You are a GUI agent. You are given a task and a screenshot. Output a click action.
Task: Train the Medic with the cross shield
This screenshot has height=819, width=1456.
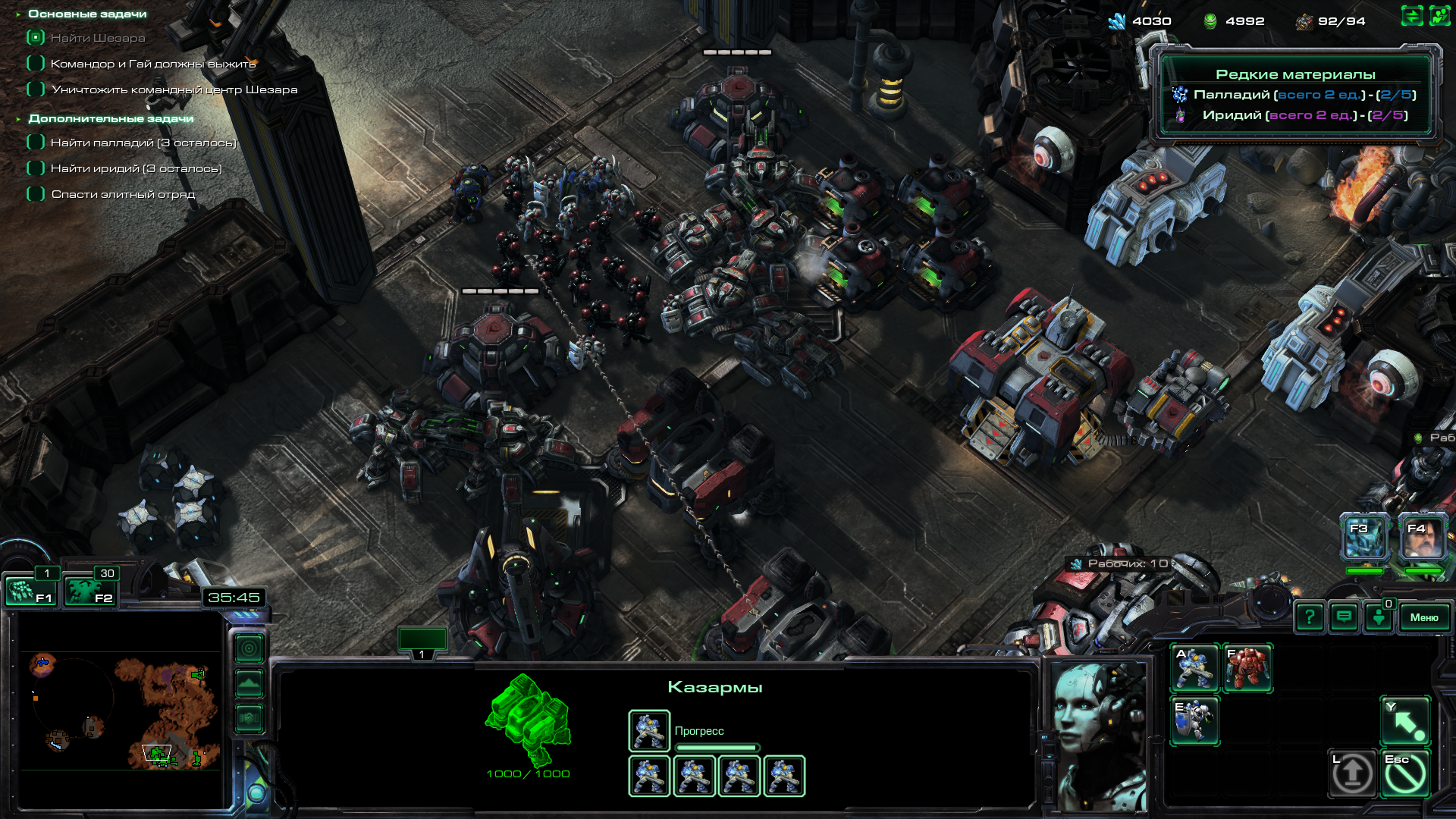coord(1194,720)
